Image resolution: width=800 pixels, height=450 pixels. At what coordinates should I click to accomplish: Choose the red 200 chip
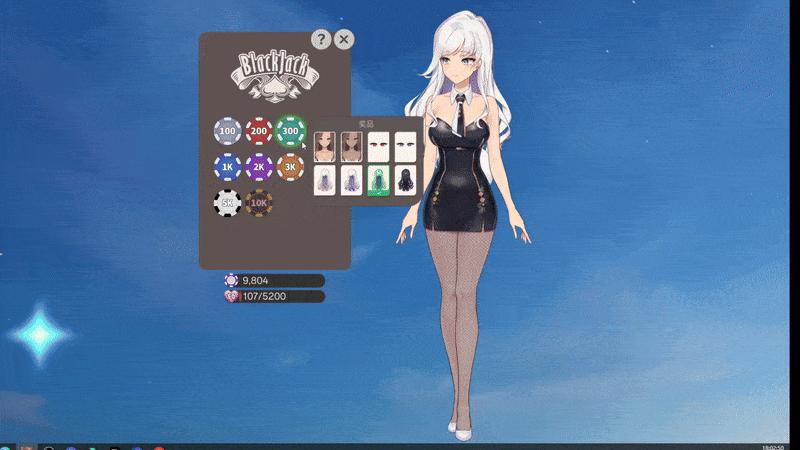[259, 131]
